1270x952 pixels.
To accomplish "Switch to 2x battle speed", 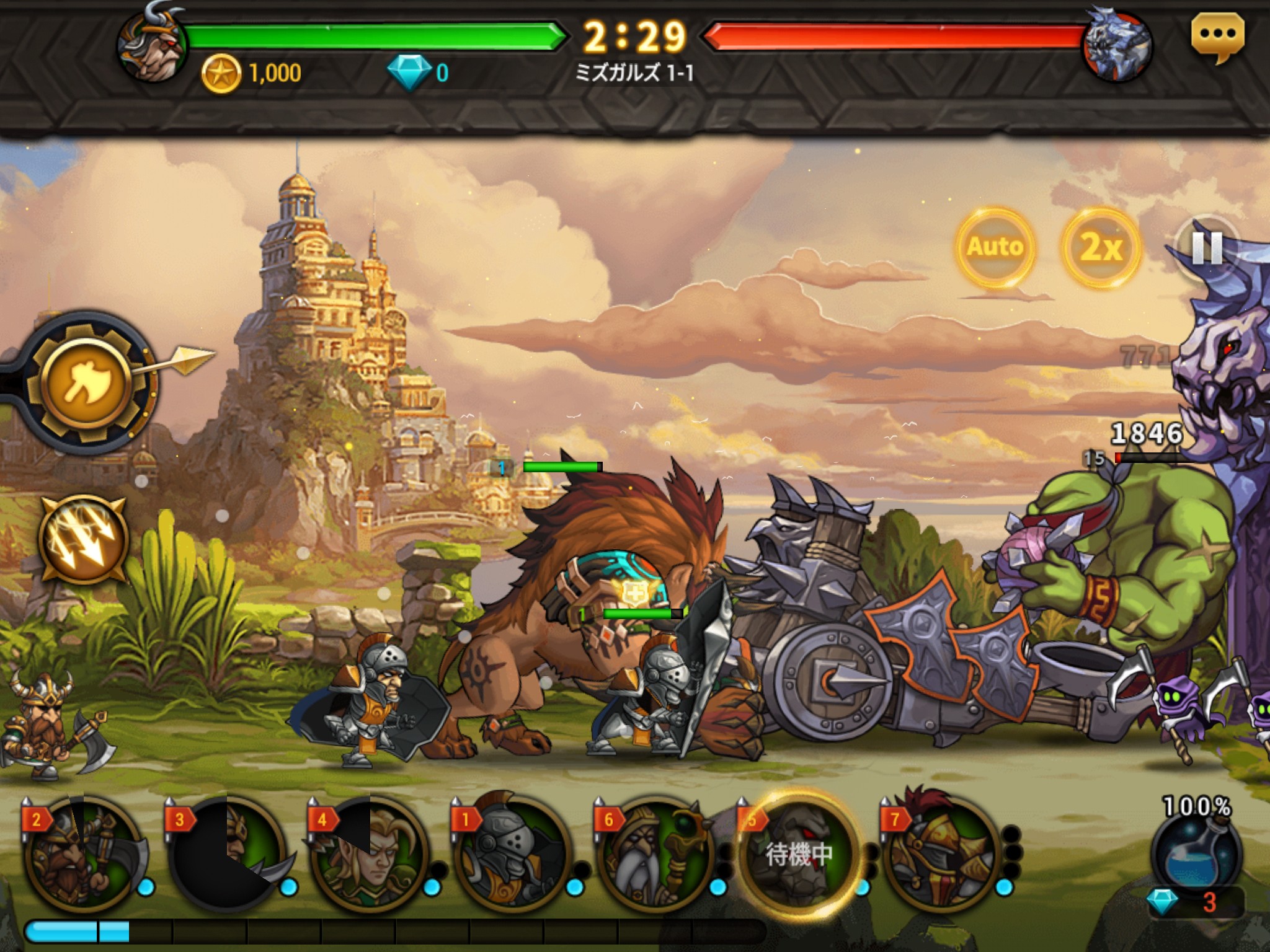I will click(x=1101, y=247).
